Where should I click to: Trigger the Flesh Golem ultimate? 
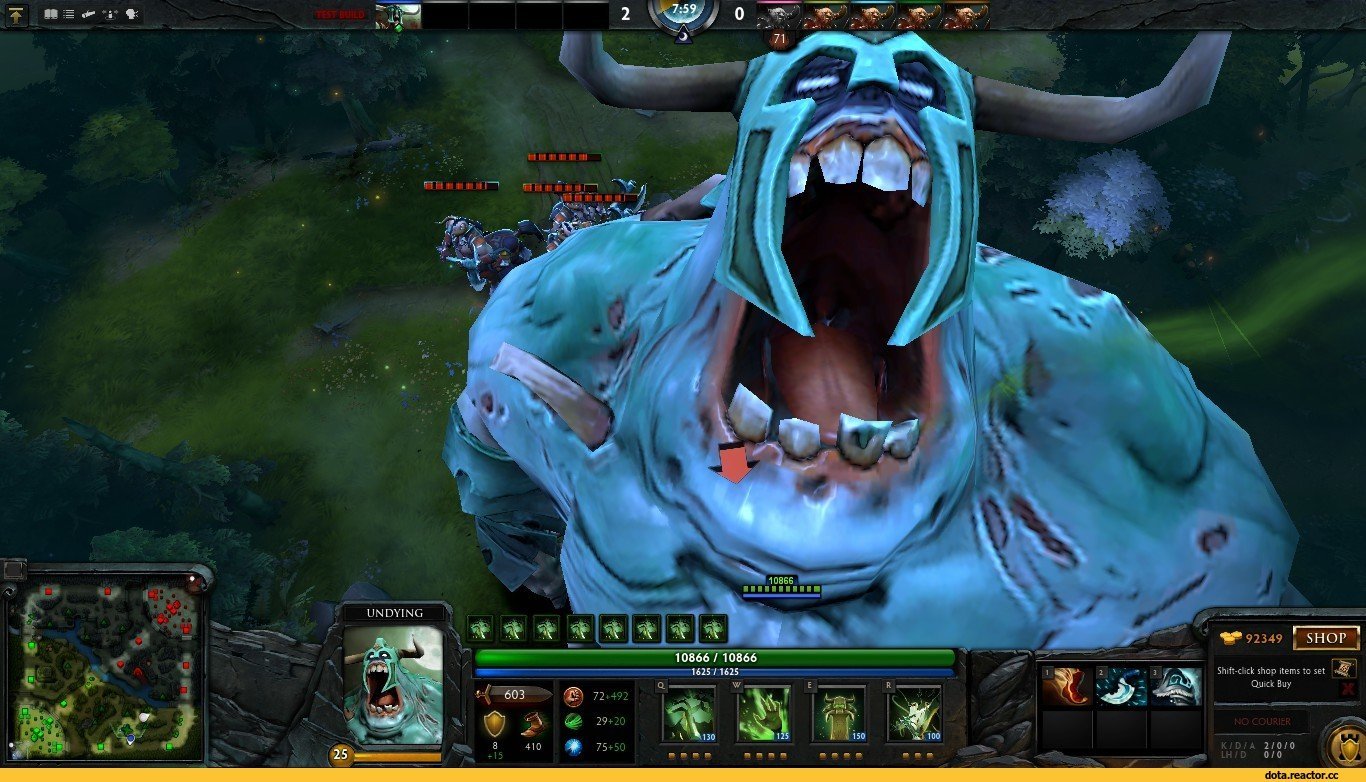pos(913,714)
